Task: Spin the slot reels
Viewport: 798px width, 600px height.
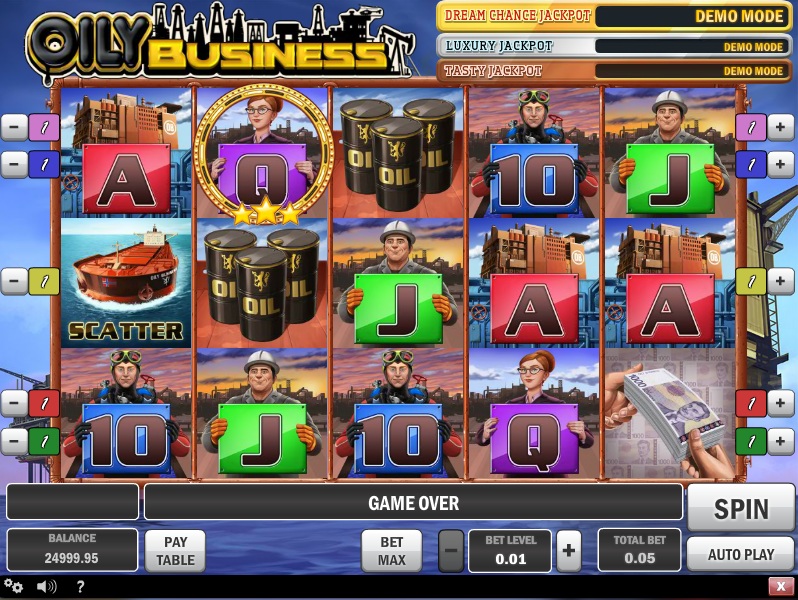Action: coord(741,507)
